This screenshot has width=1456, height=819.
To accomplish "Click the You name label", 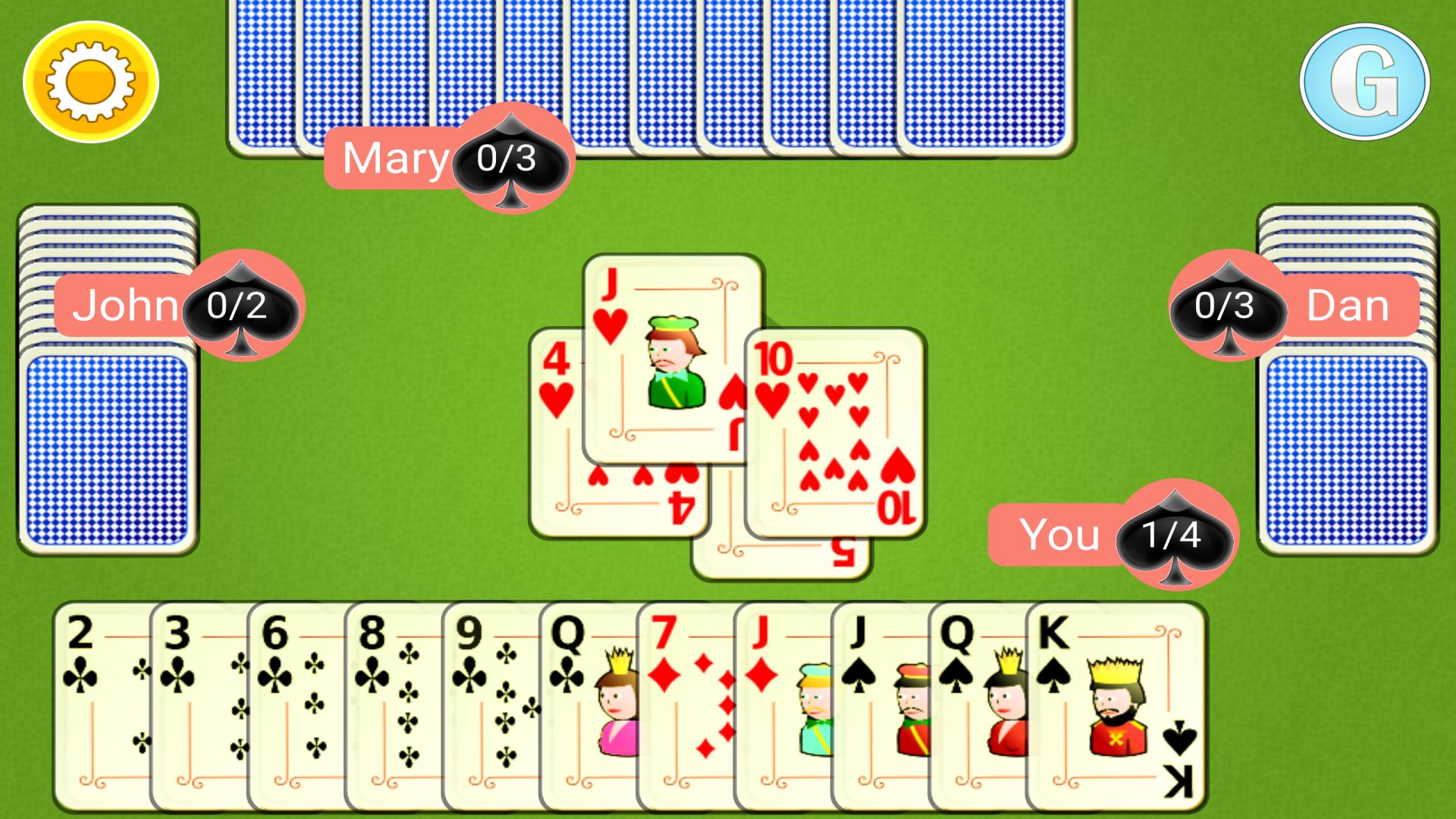I will (1059, 533).
